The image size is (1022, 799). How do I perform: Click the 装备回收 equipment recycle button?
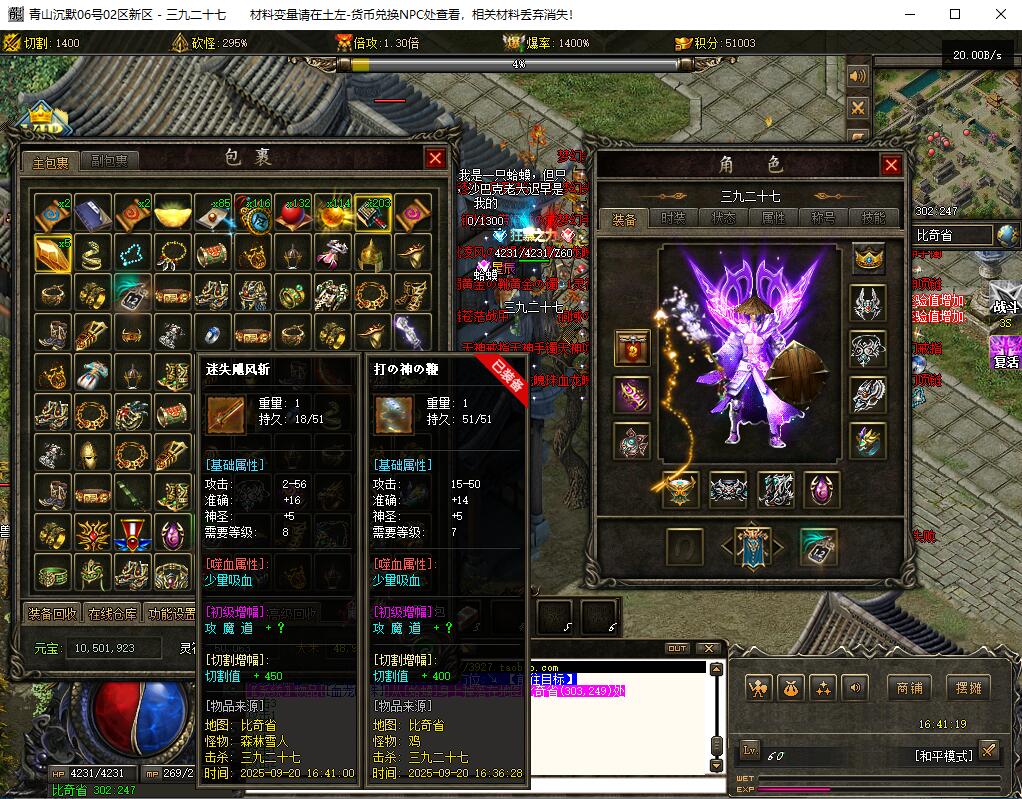pos(53,613)
